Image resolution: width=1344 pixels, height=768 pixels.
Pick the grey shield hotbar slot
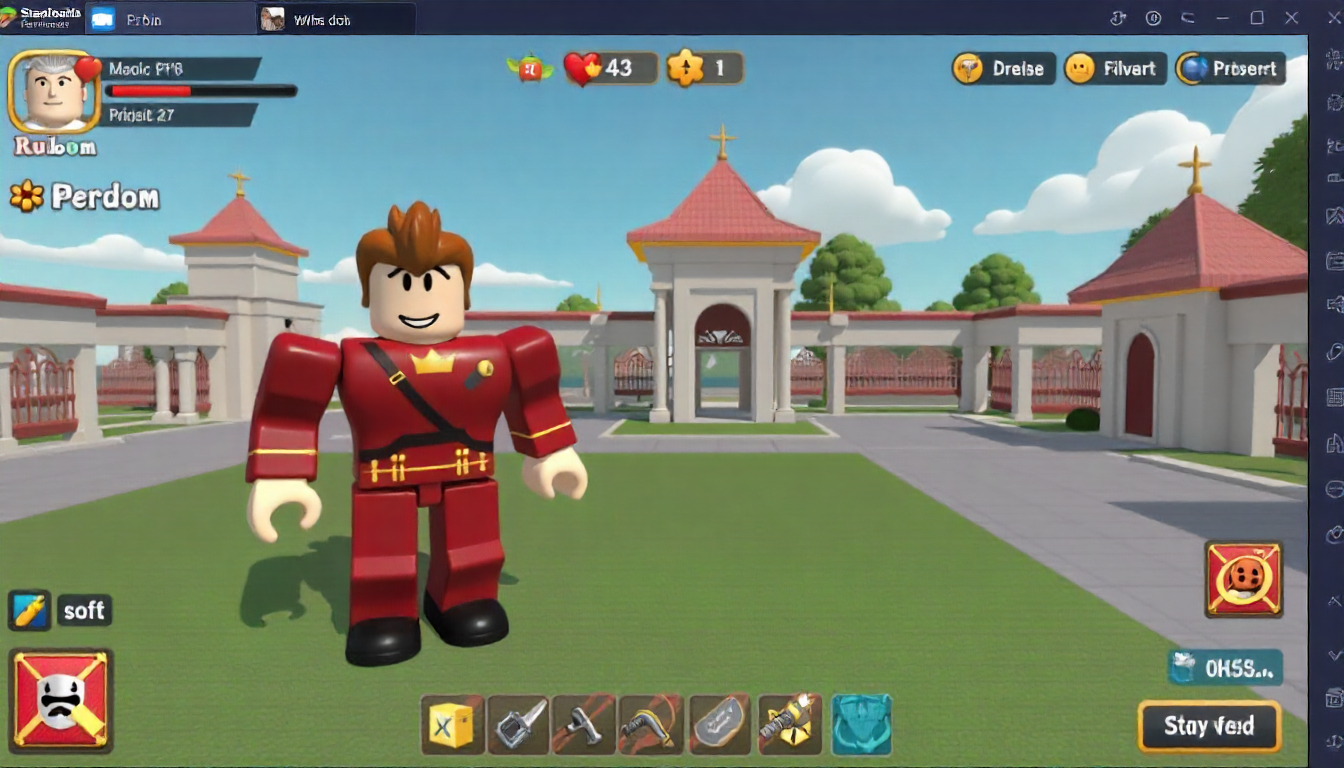(x=720, y=724)
